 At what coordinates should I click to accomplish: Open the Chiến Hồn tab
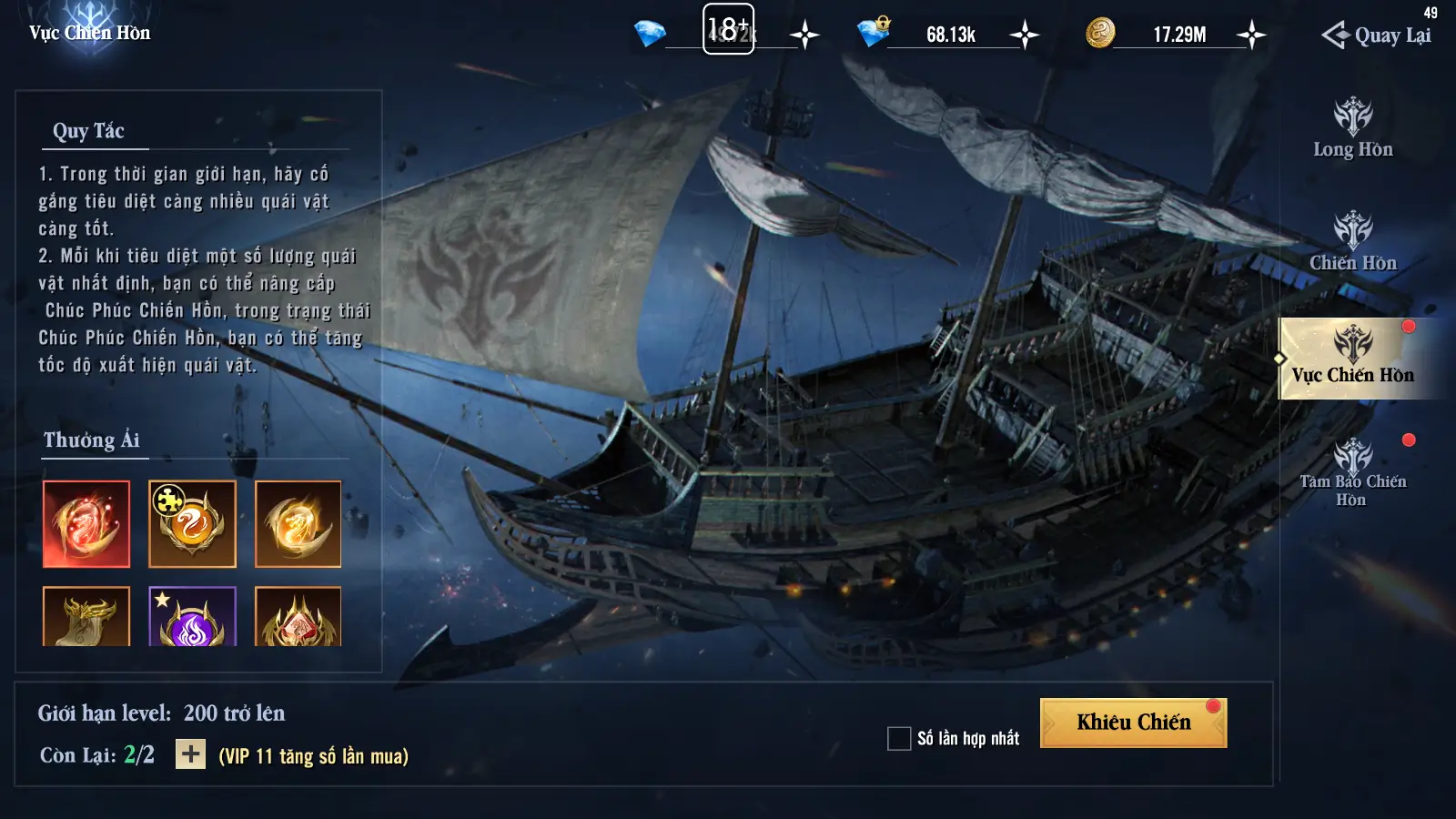[1352, 242]
